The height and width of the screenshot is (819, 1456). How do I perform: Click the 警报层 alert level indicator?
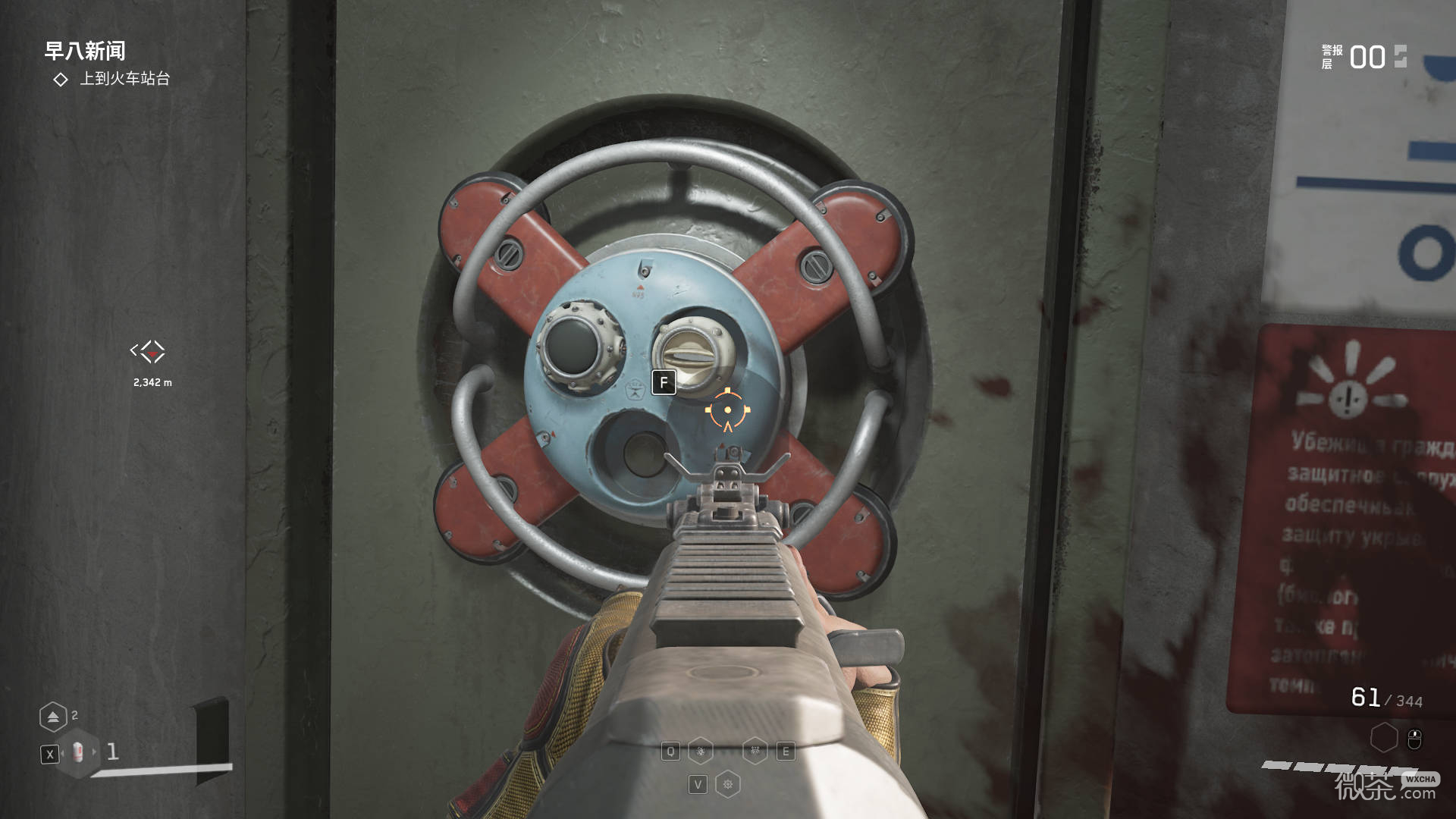[1363, 58]
